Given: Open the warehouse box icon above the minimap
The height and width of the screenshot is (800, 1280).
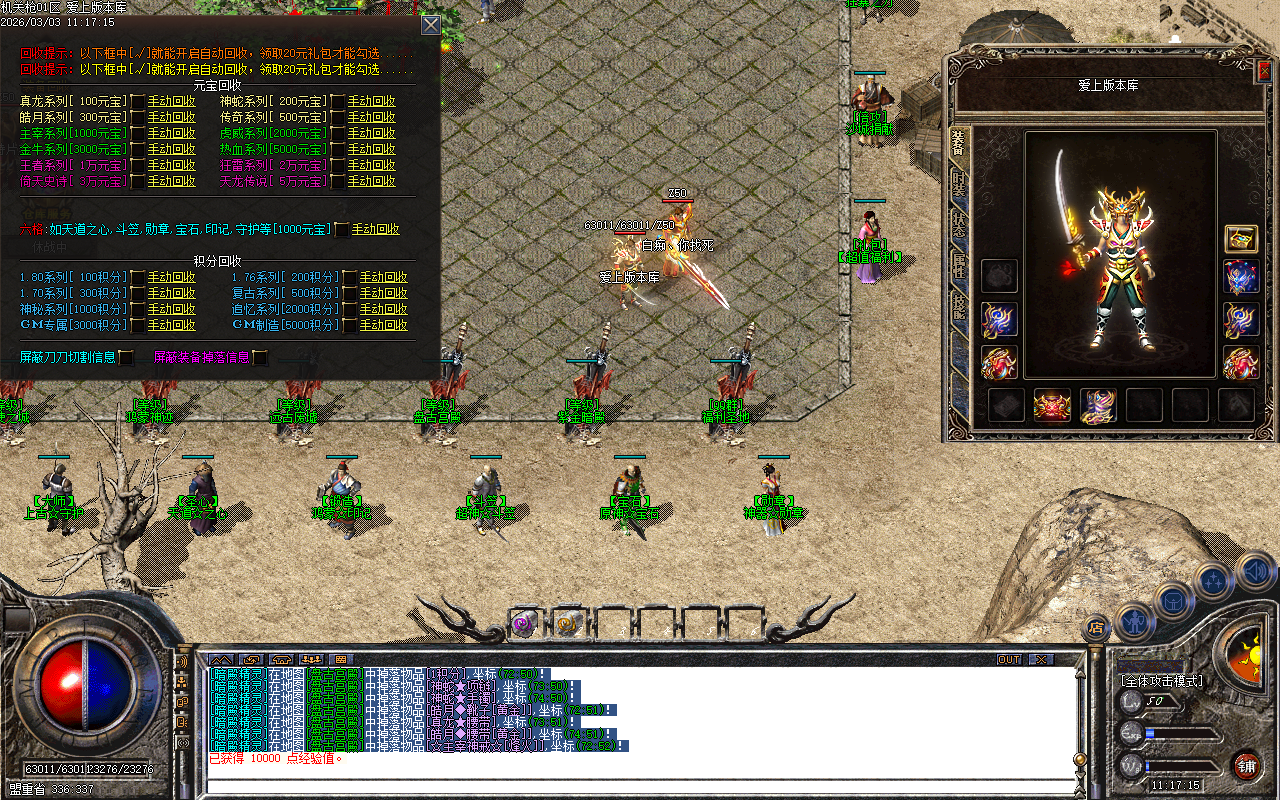Looking at the screenshot, I should click(x=1173, y=600).
